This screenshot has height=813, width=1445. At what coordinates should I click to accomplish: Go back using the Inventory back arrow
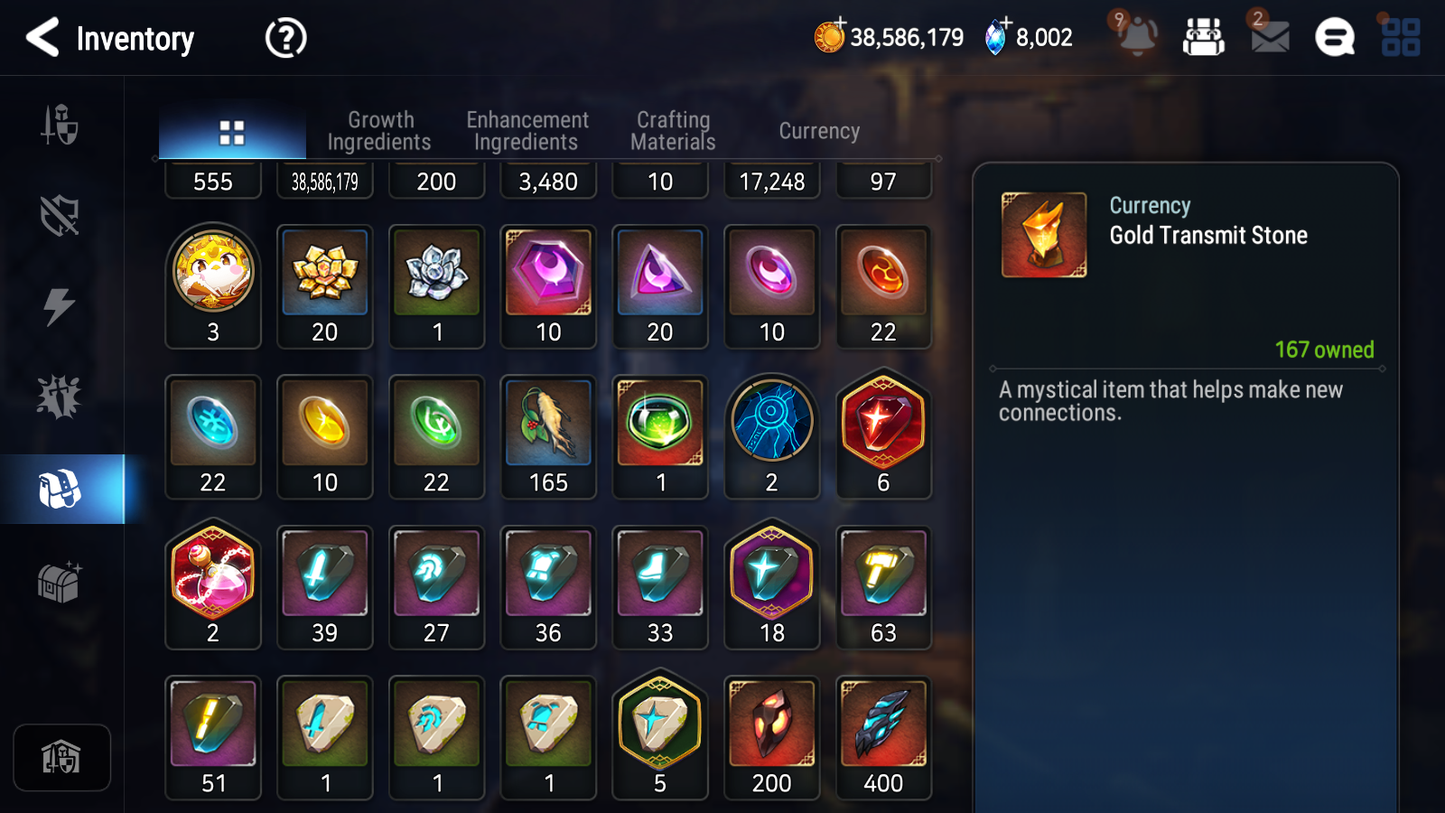[42, 37]
